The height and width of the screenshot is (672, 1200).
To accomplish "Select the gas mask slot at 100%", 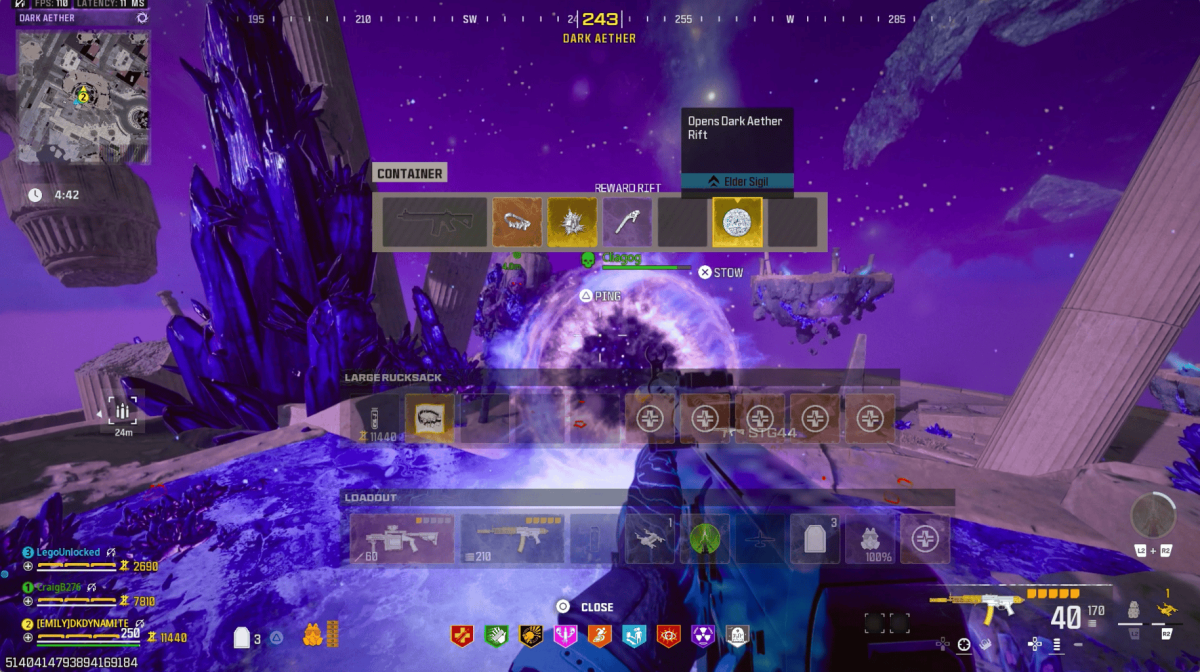I will [x=870, y=539].
